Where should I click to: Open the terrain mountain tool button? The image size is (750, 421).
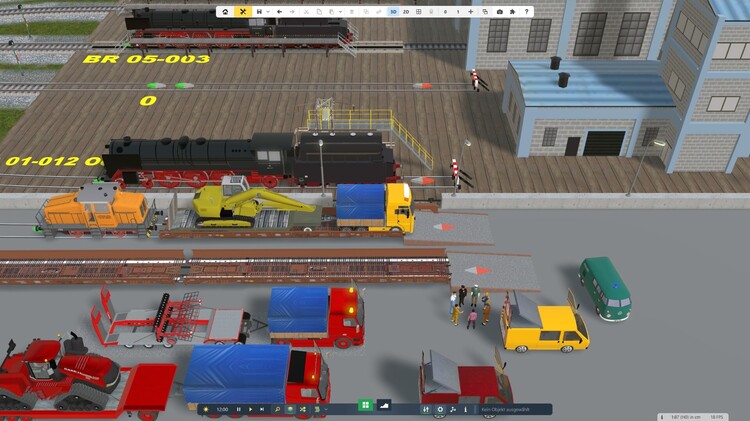pos(385,406)
